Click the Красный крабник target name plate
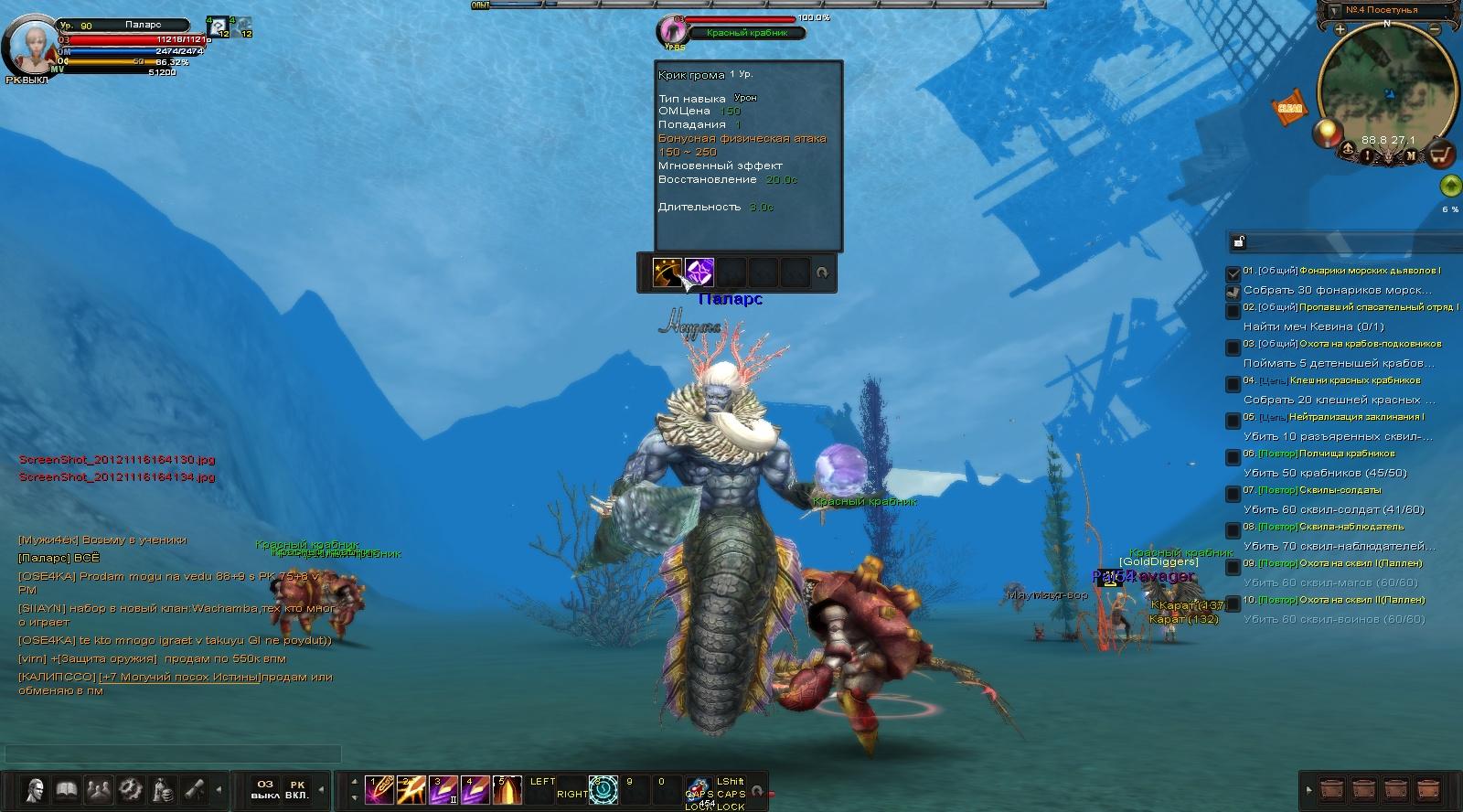The width and height of the screenshot is (1463, 812). [747, 33]
